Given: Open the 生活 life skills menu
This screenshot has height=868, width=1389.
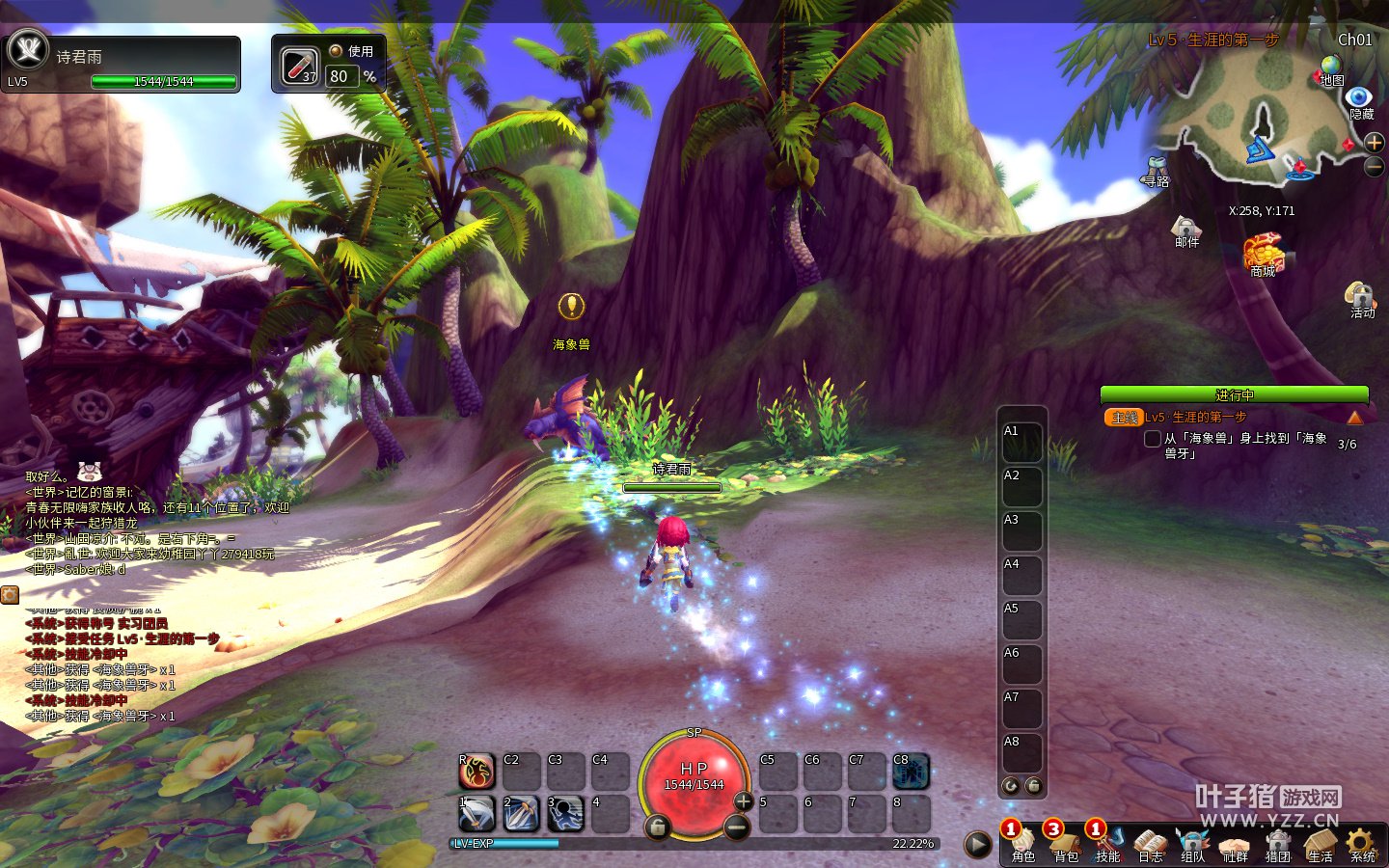Looking at the screenshot, I should [1320, 843].
